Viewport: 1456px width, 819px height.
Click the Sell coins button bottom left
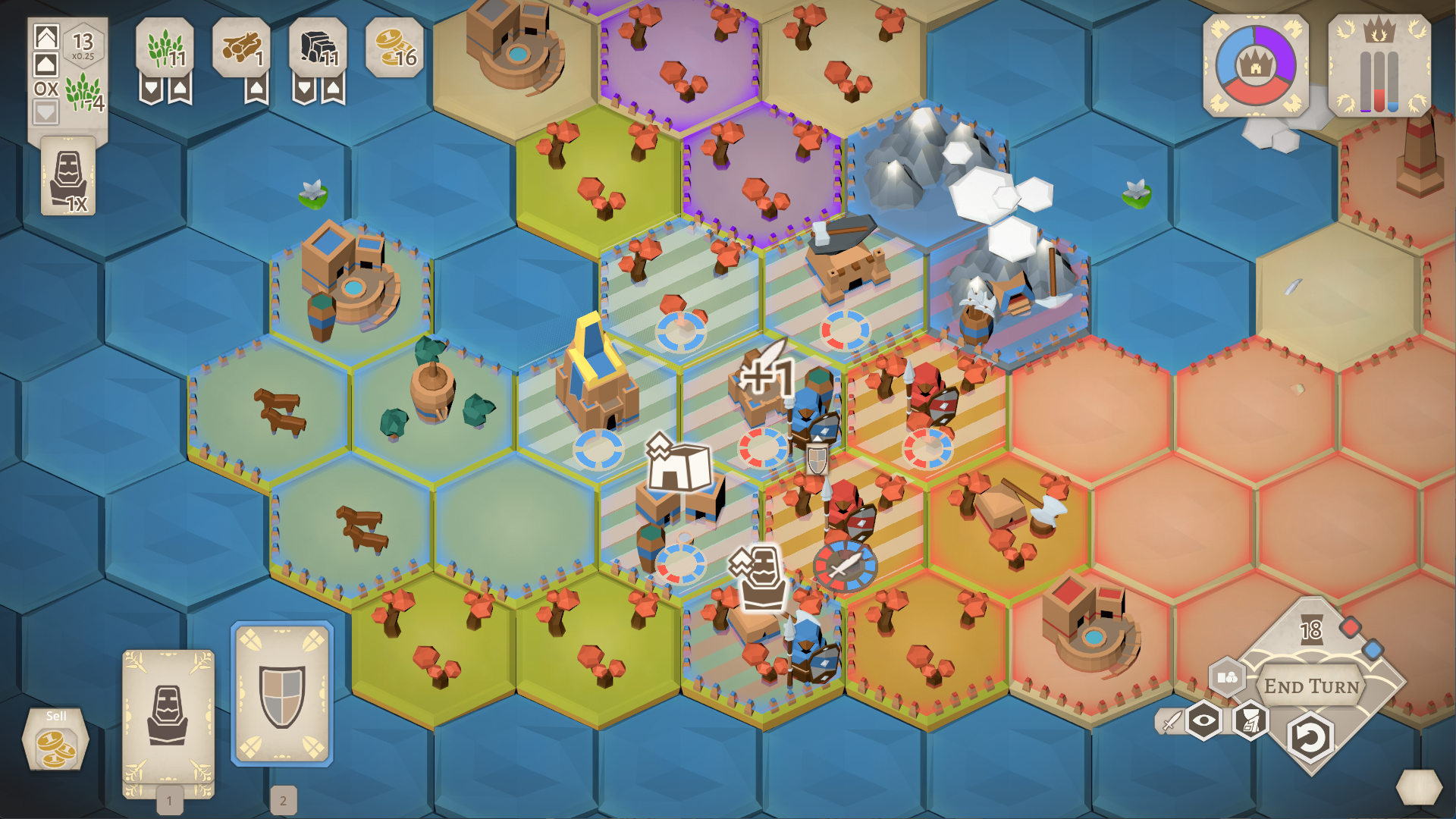[56, 739]
